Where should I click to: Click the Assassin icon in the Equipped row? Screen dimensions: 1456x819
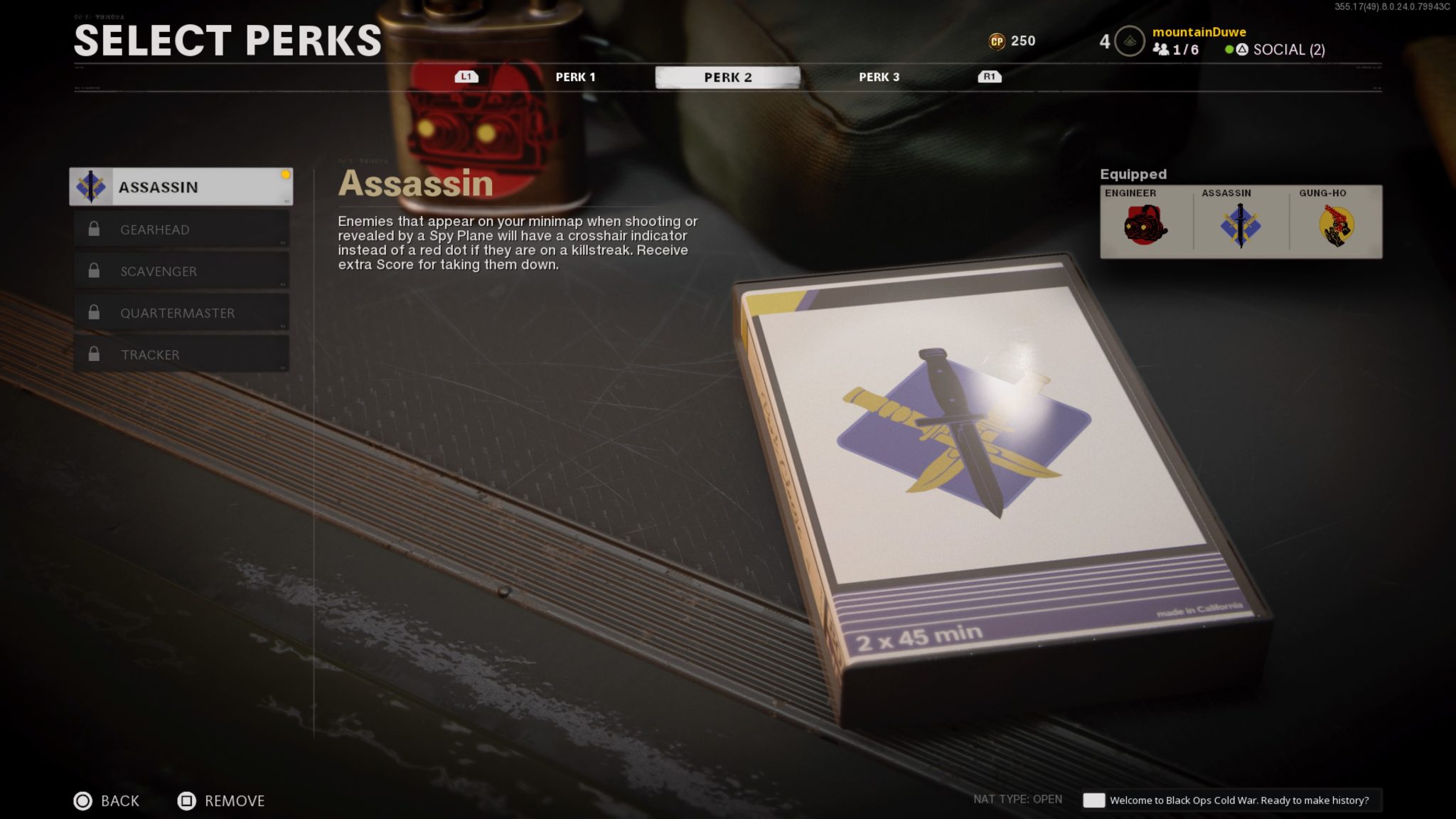point(1241,226)
